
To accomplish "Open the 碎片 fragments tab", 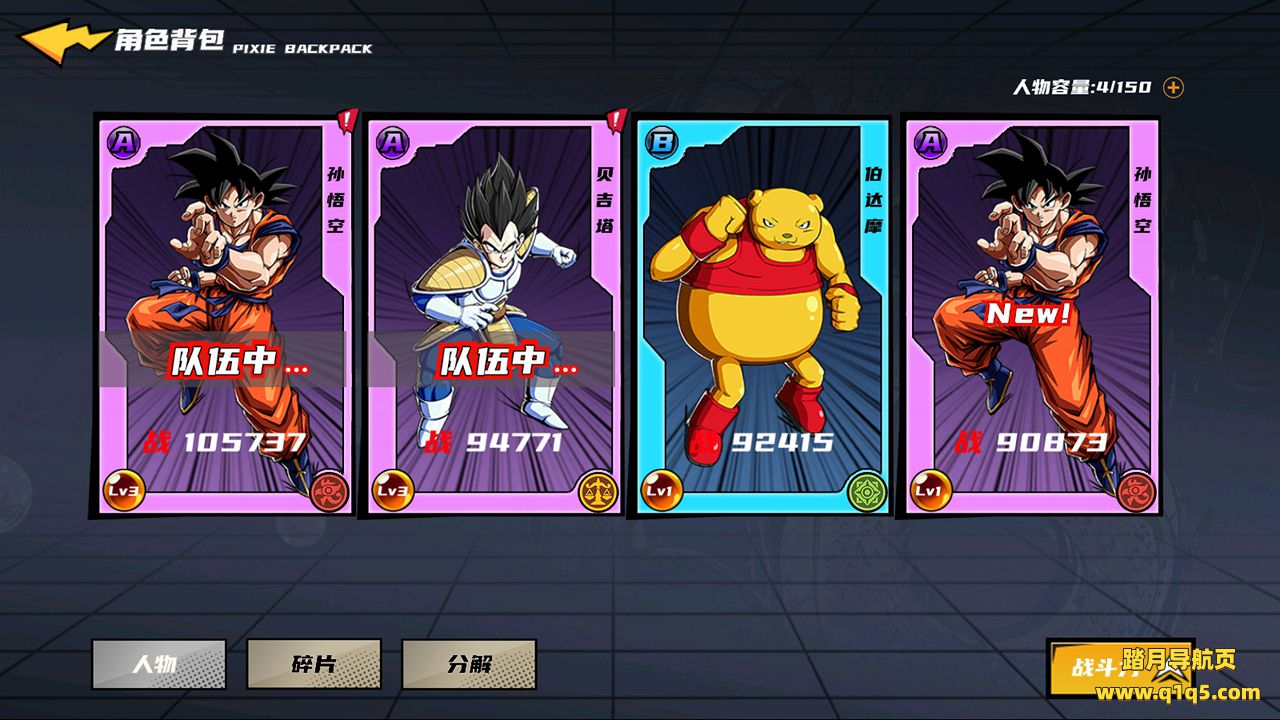I will point(313,664).
